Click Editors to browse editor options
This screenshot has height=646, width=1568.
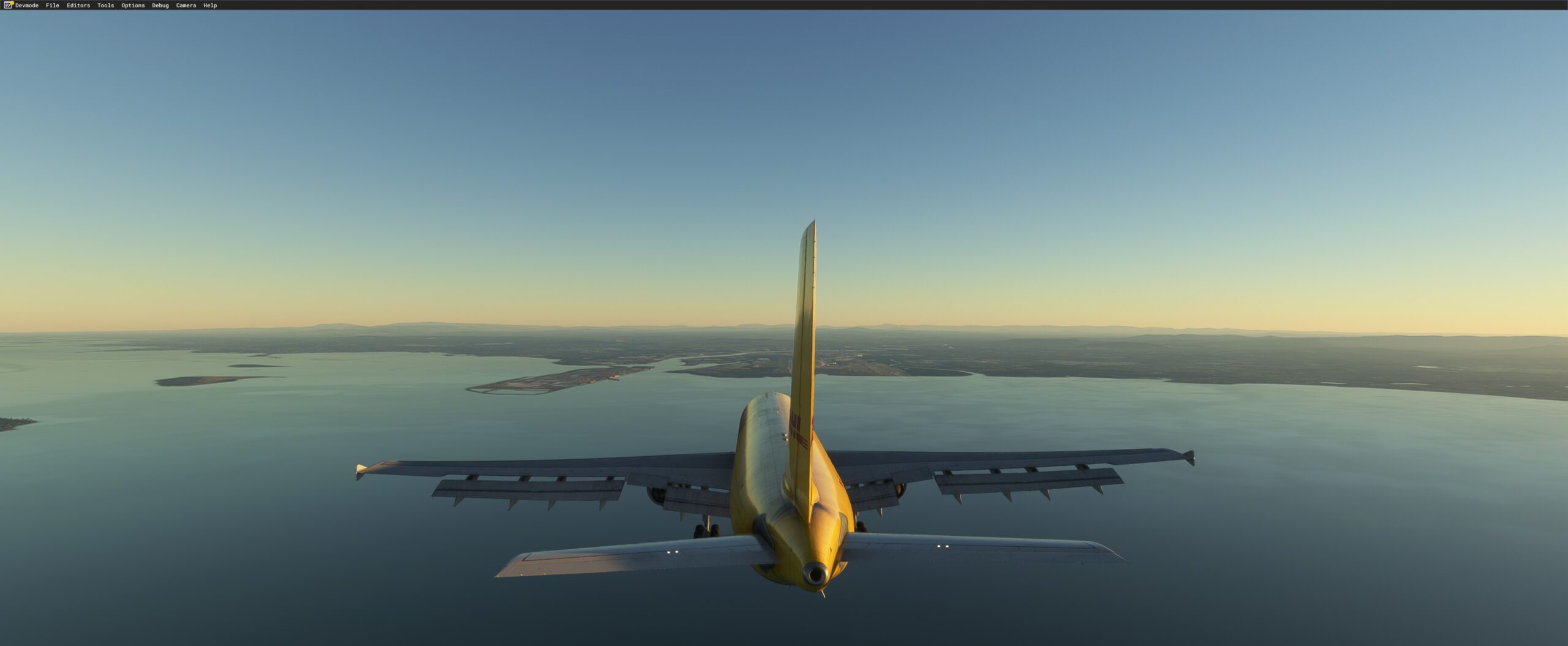[x=77, y=5]
